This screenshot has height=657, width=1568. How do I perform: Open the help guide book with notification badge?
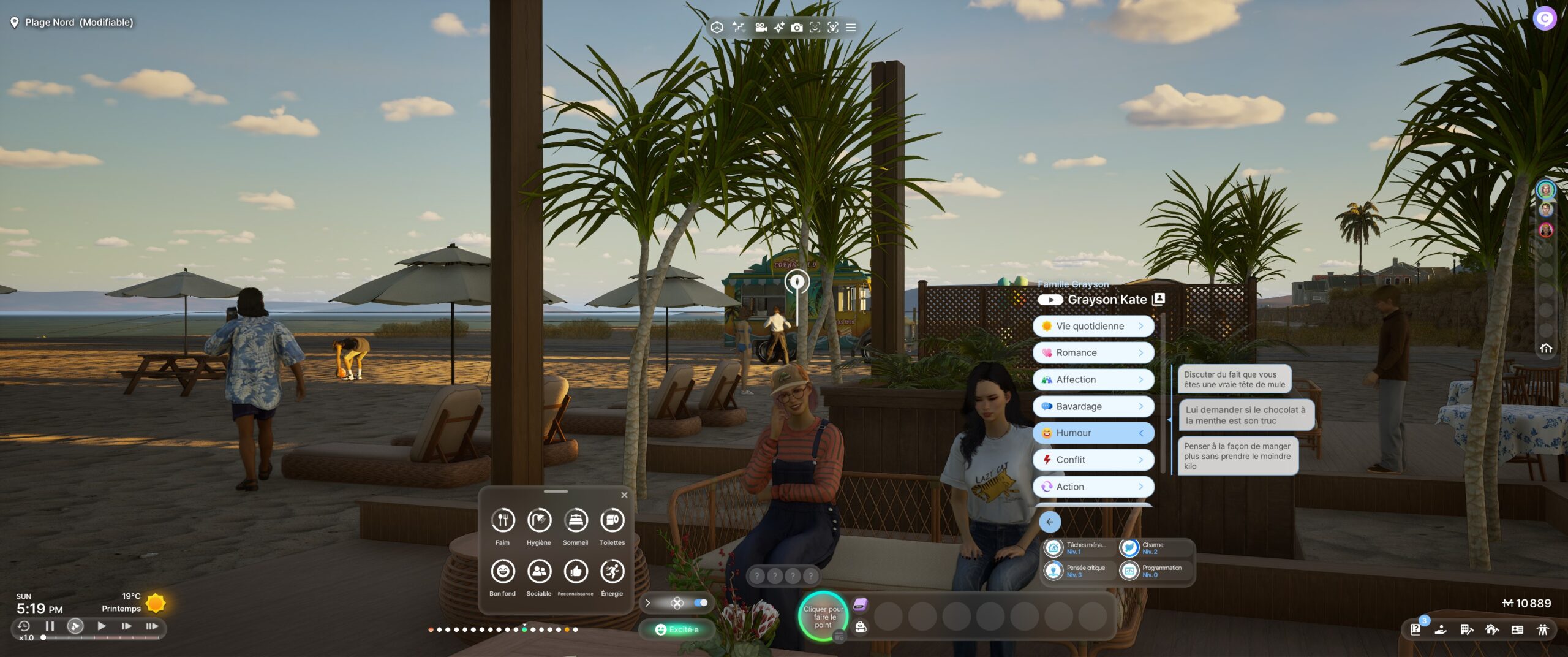click(x=1417, y=629)
